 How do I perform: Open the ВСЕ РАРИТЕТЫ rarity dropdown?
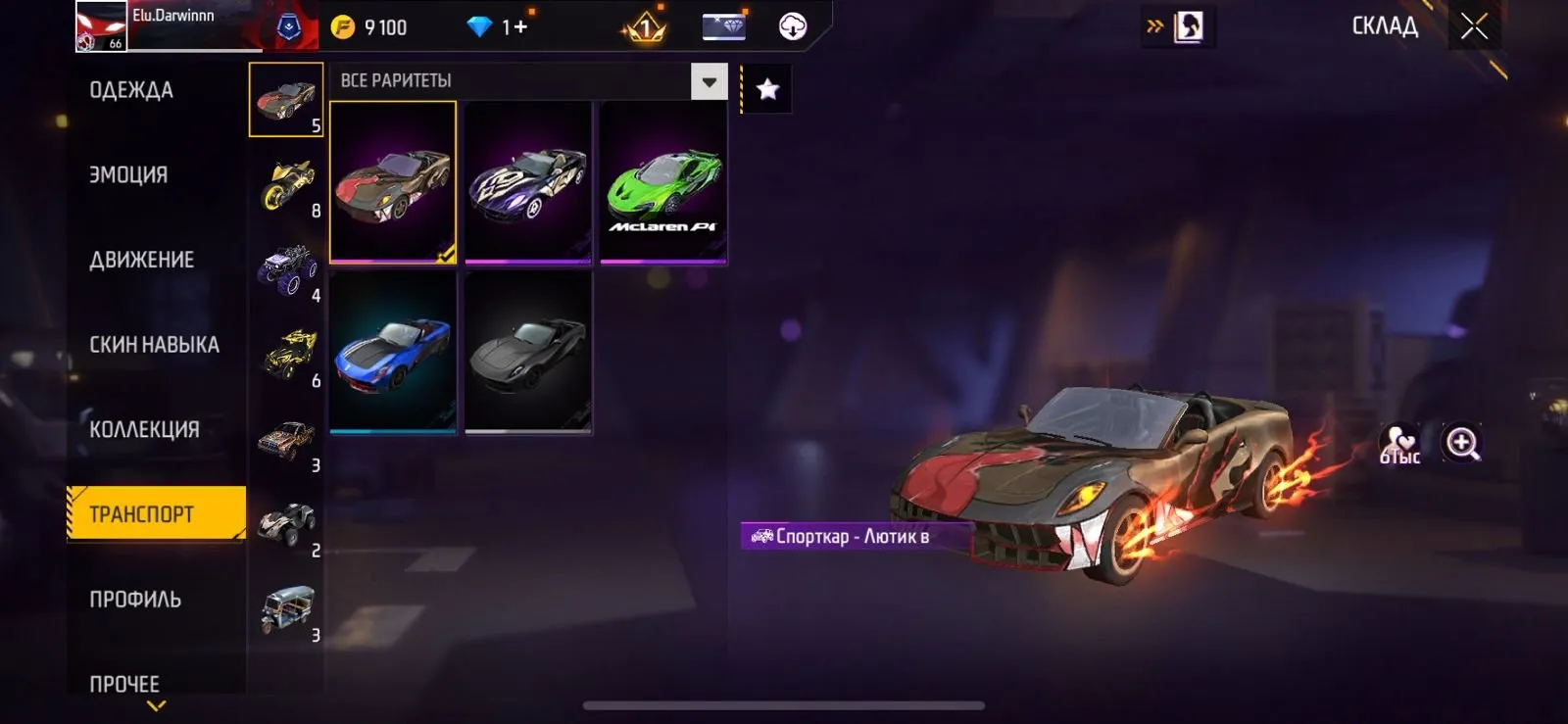click(x=708, y=82)
